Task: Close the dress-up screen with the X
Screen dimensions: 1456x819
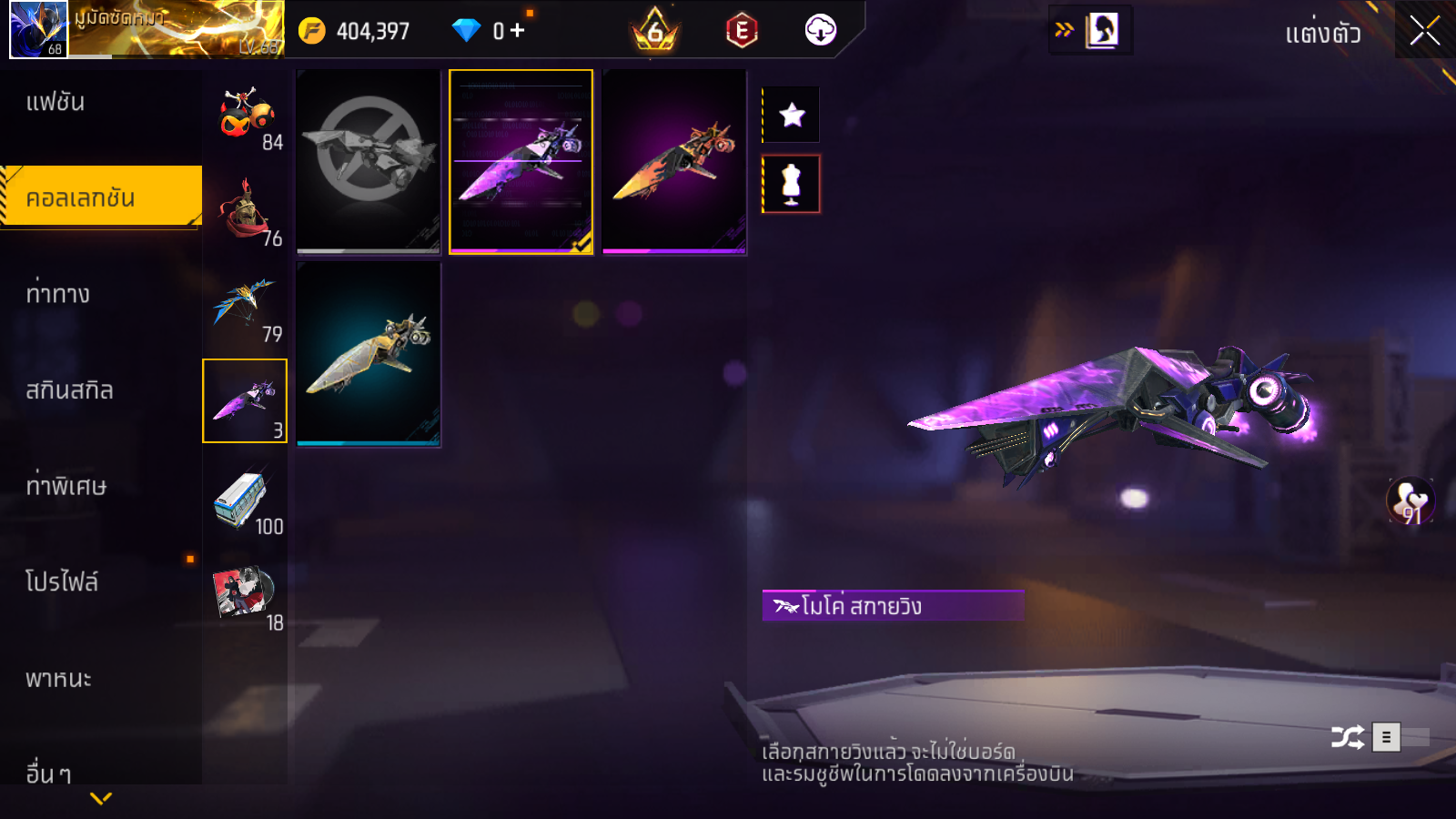Action: (1424, 31)
